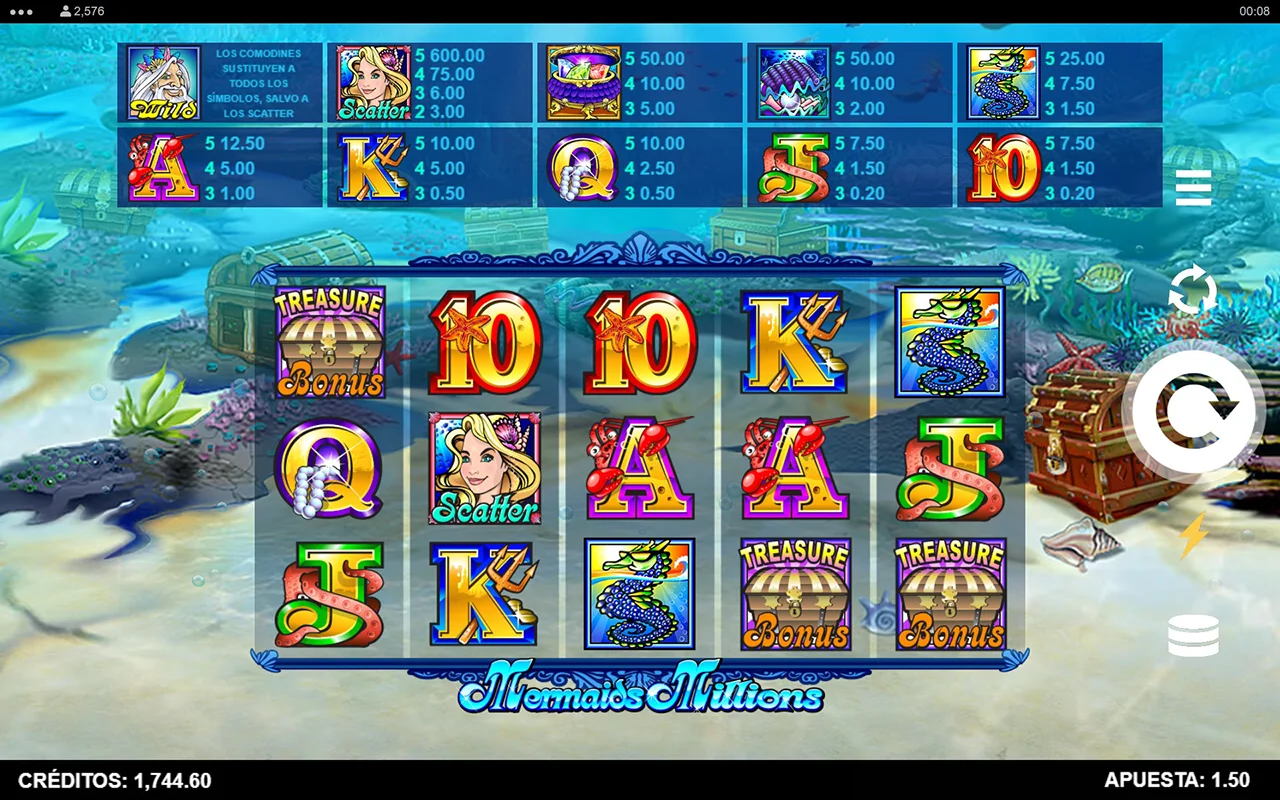Activate autoplay with the circular arrows icon
1280x800 pixels.
1193,291
